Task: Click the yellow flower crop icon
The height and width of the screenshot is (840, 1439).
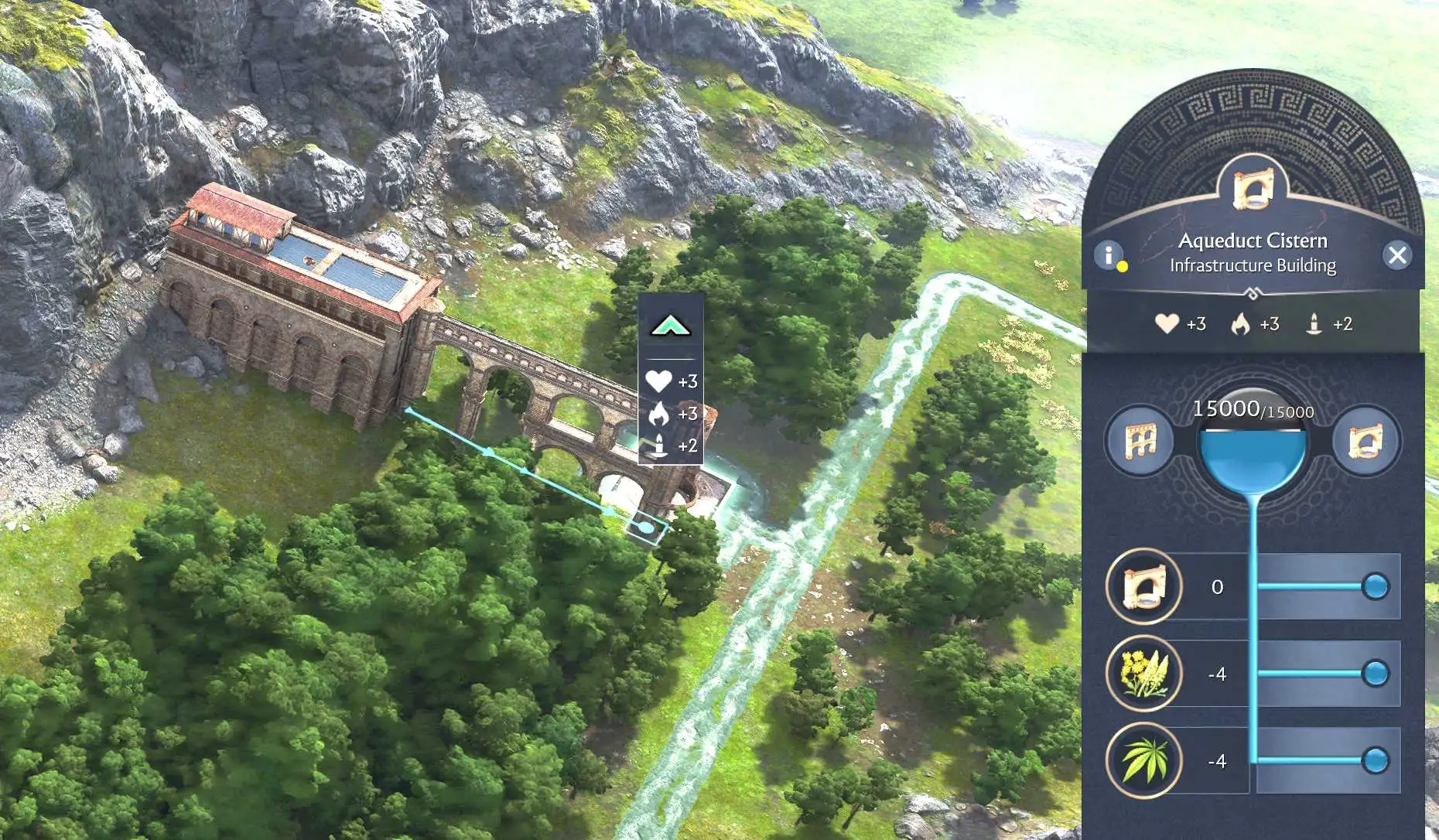Action: [x=1143, y=674]
